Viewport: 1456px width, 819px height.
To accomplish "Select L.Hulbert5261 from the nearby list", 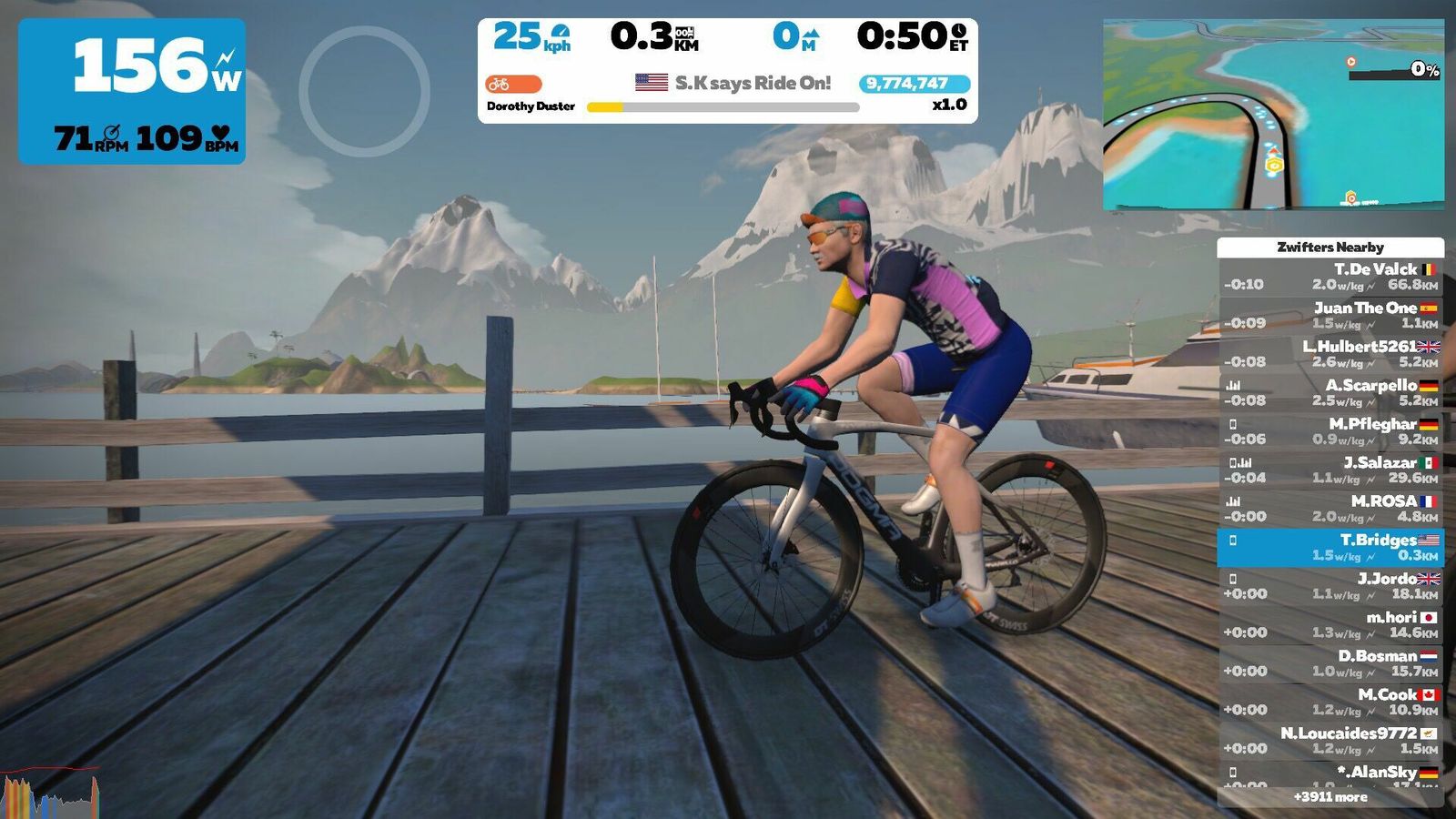I will 1330,354.
